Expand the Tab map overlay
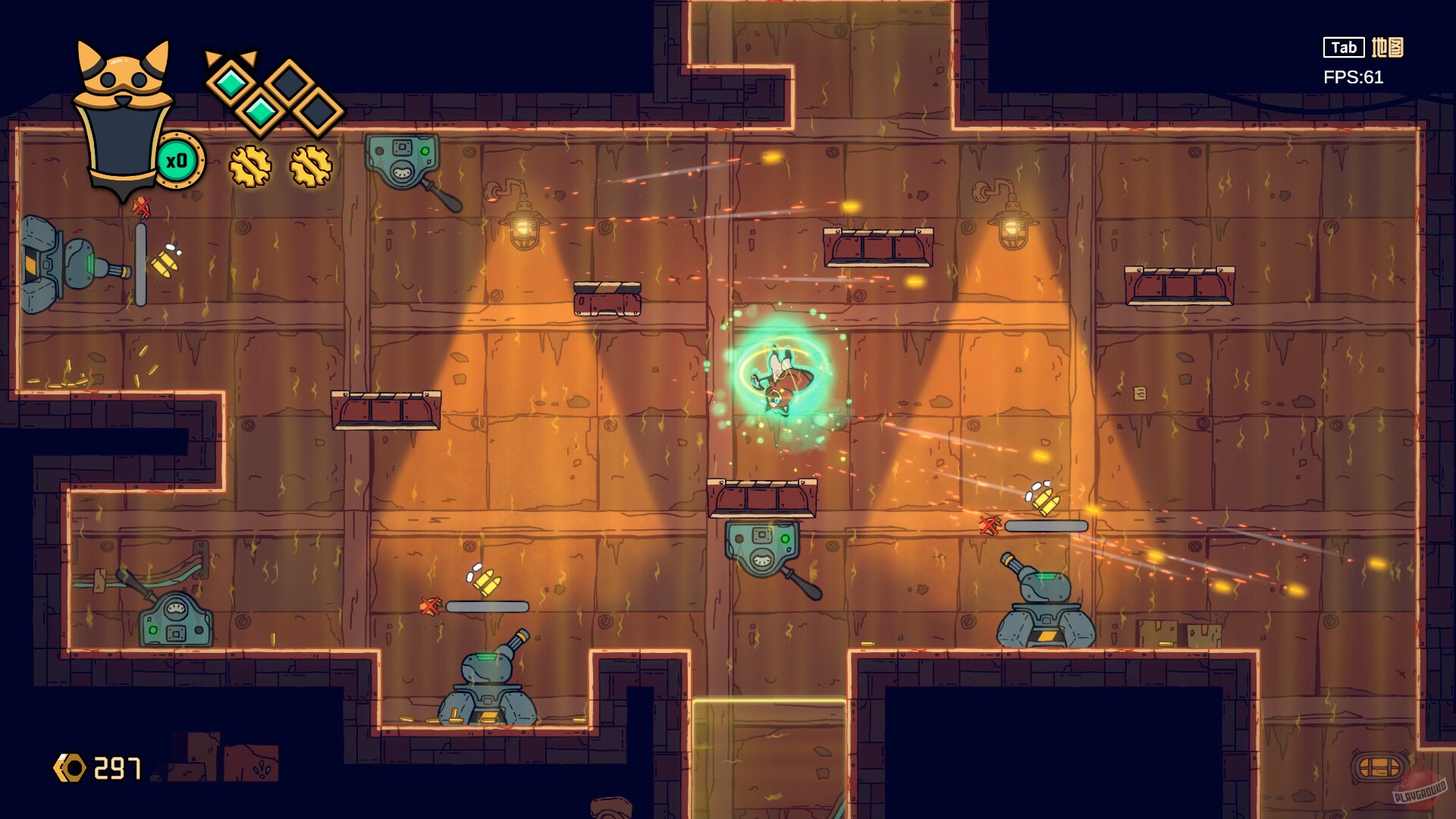 pos(1342,47)
